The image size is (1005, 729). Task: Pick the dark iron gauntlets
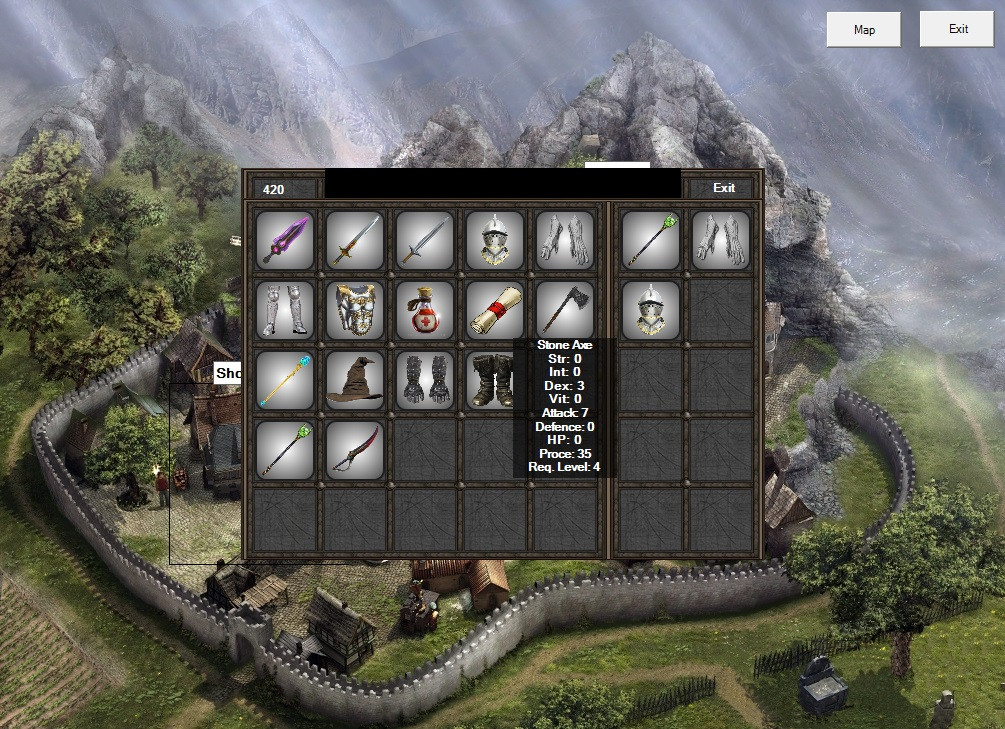tap(425, 380)
